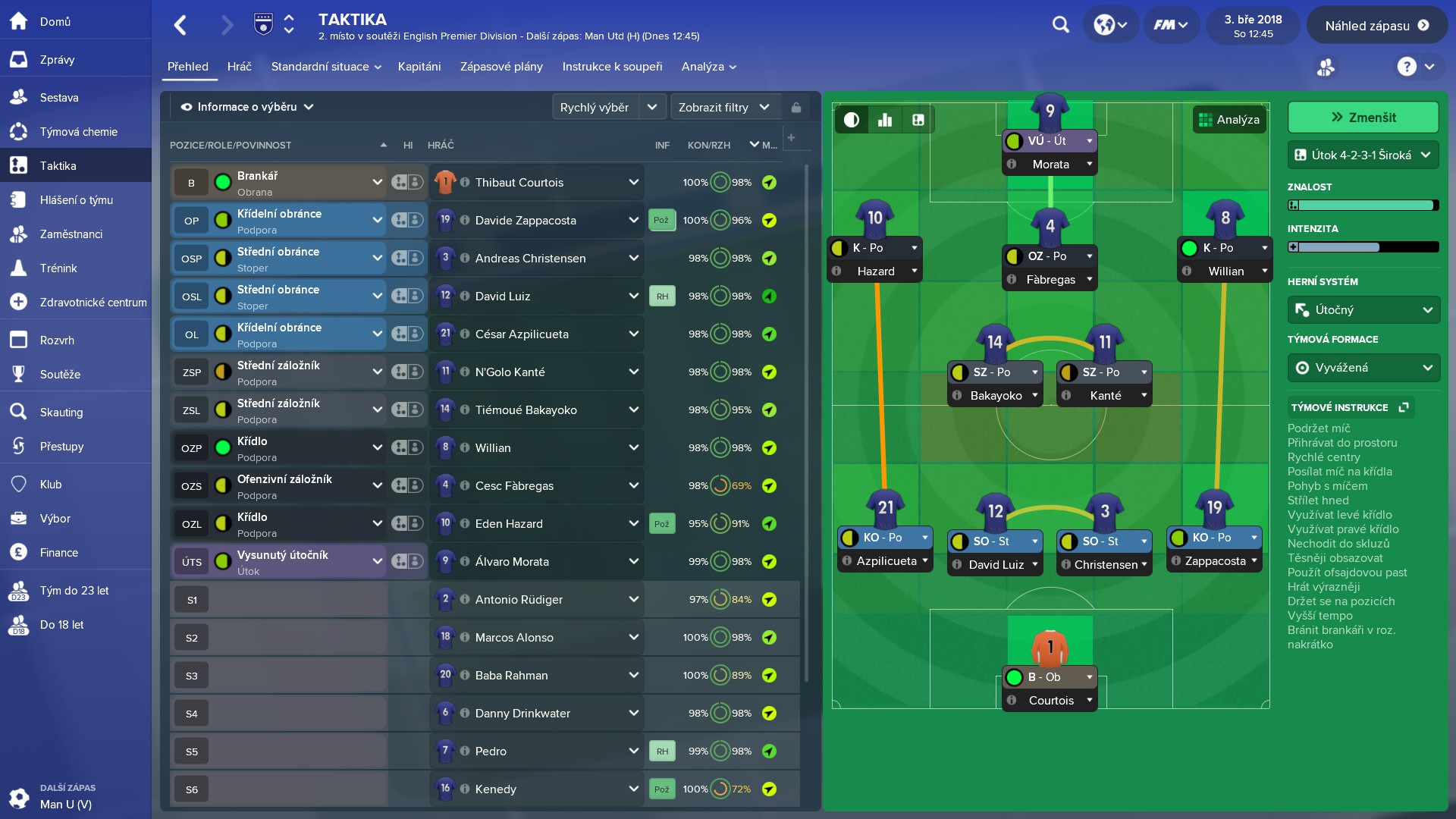Expand the dropdown next to Eden Hazard
This screenshot has width=1456, height=819.
coord(634,523)
